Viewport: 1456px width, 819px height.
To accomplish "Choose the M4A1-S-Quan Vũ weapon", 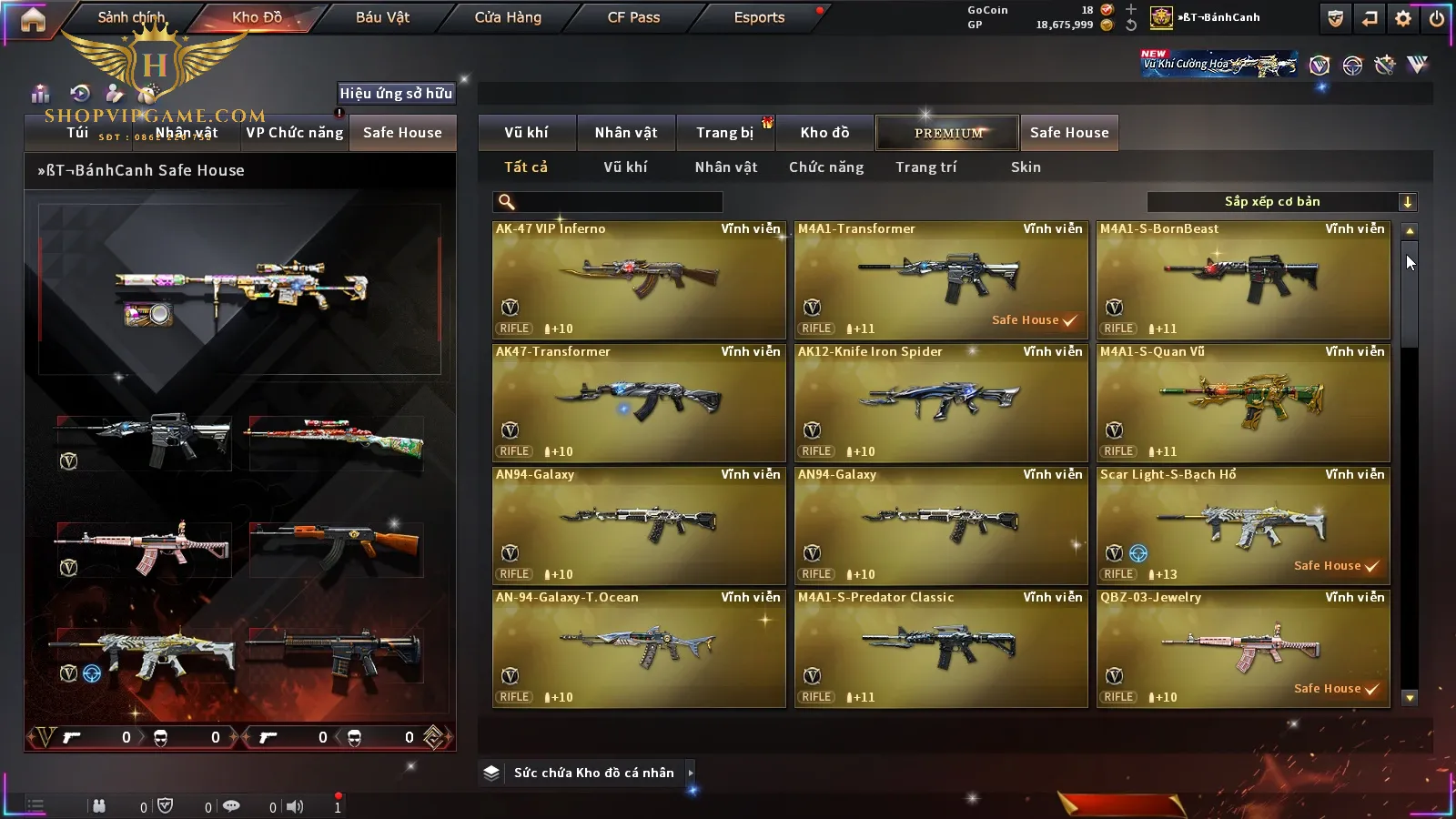I will point(1243,402).
